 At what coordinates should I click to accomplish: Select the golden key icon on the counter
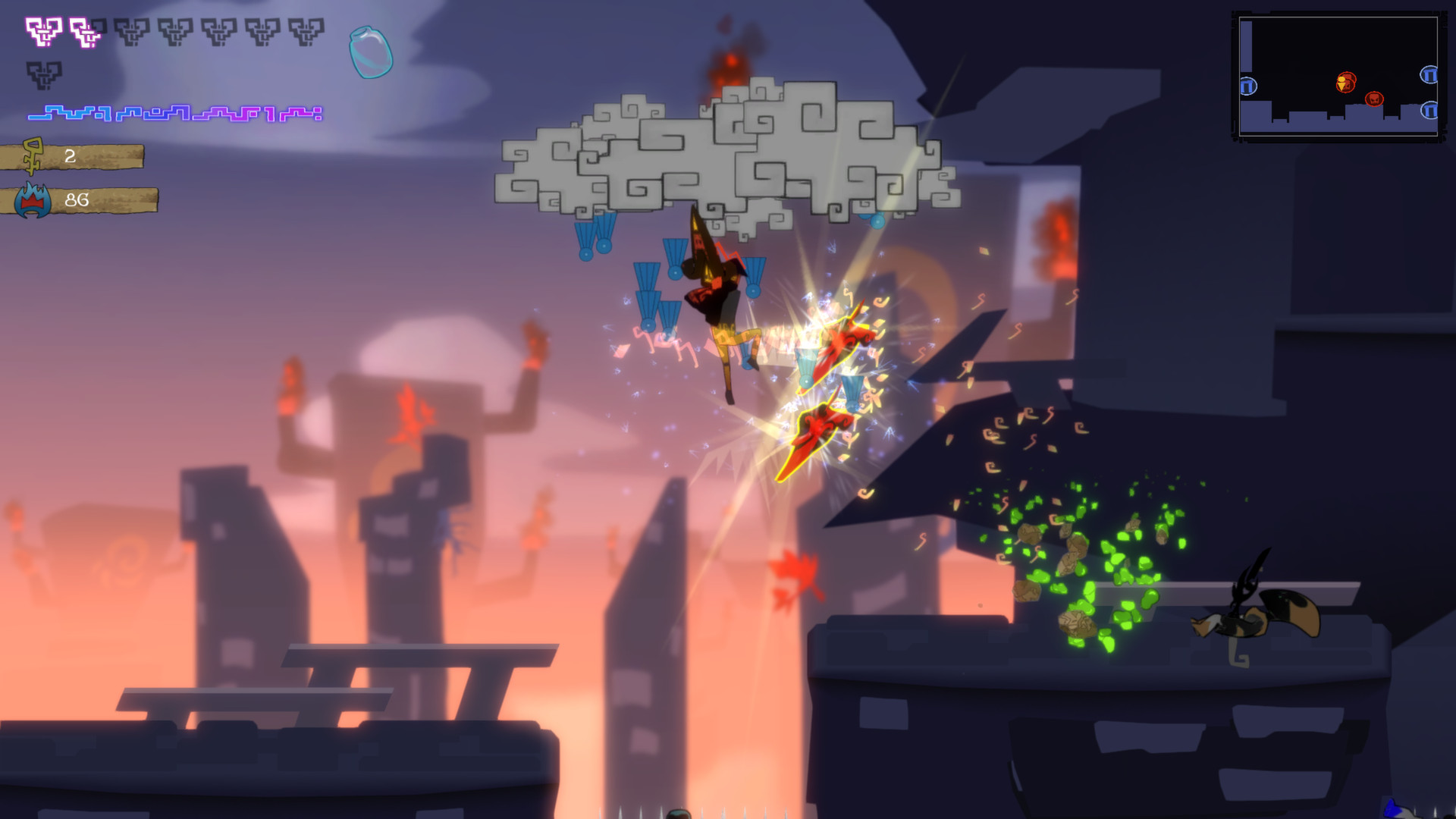click(32, 157)
